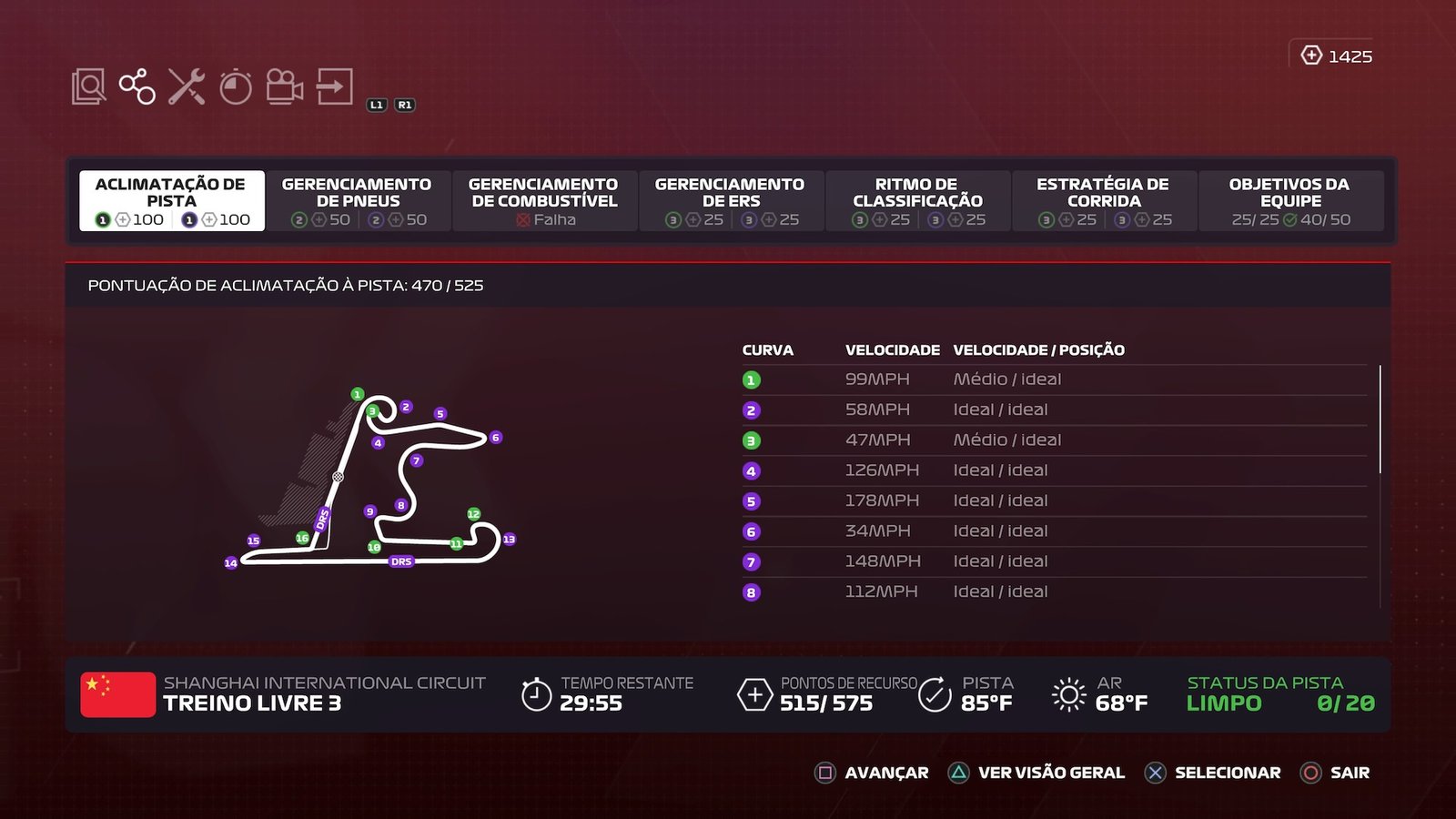Select the stopwatch icon in top bar

(236, 87)
